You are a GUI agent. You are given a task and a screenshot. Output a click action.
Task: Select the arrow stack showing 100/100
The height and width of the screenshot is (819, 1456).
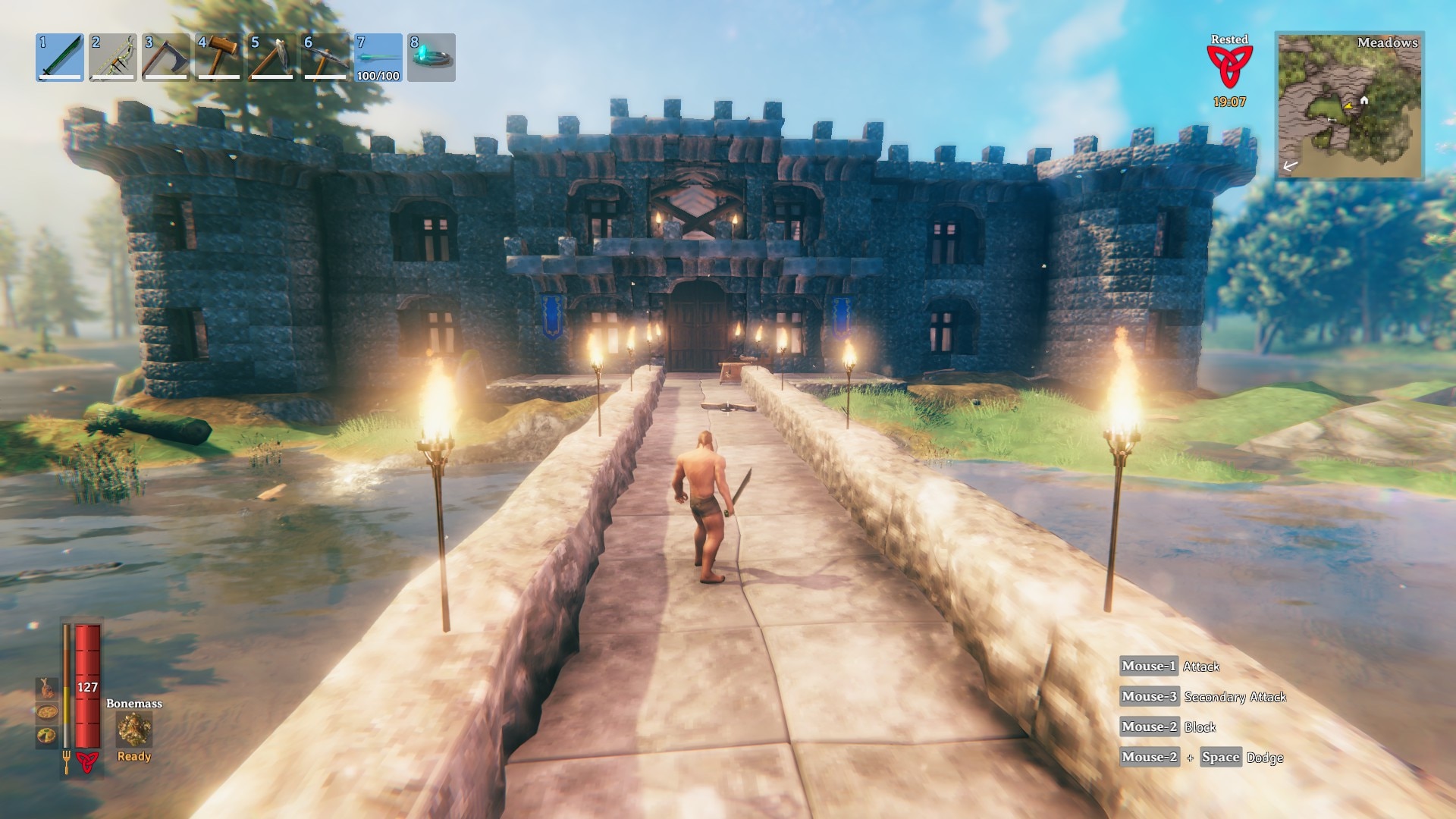tap(378, 58)
